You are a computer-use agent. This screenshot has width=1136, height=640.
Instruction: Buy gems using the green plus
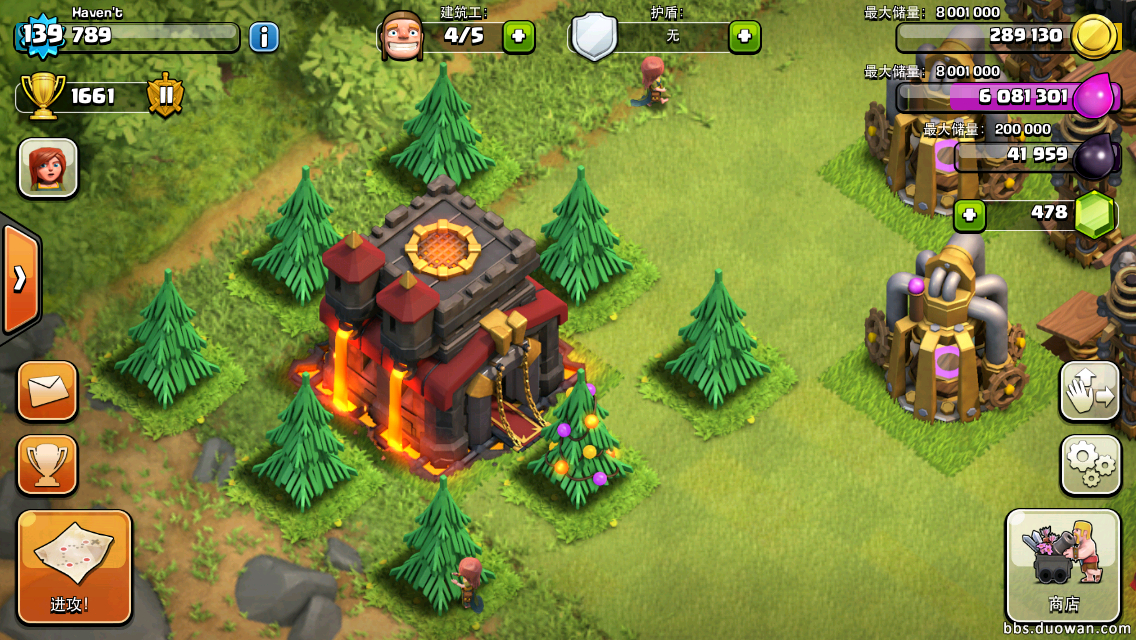(969, 214)
